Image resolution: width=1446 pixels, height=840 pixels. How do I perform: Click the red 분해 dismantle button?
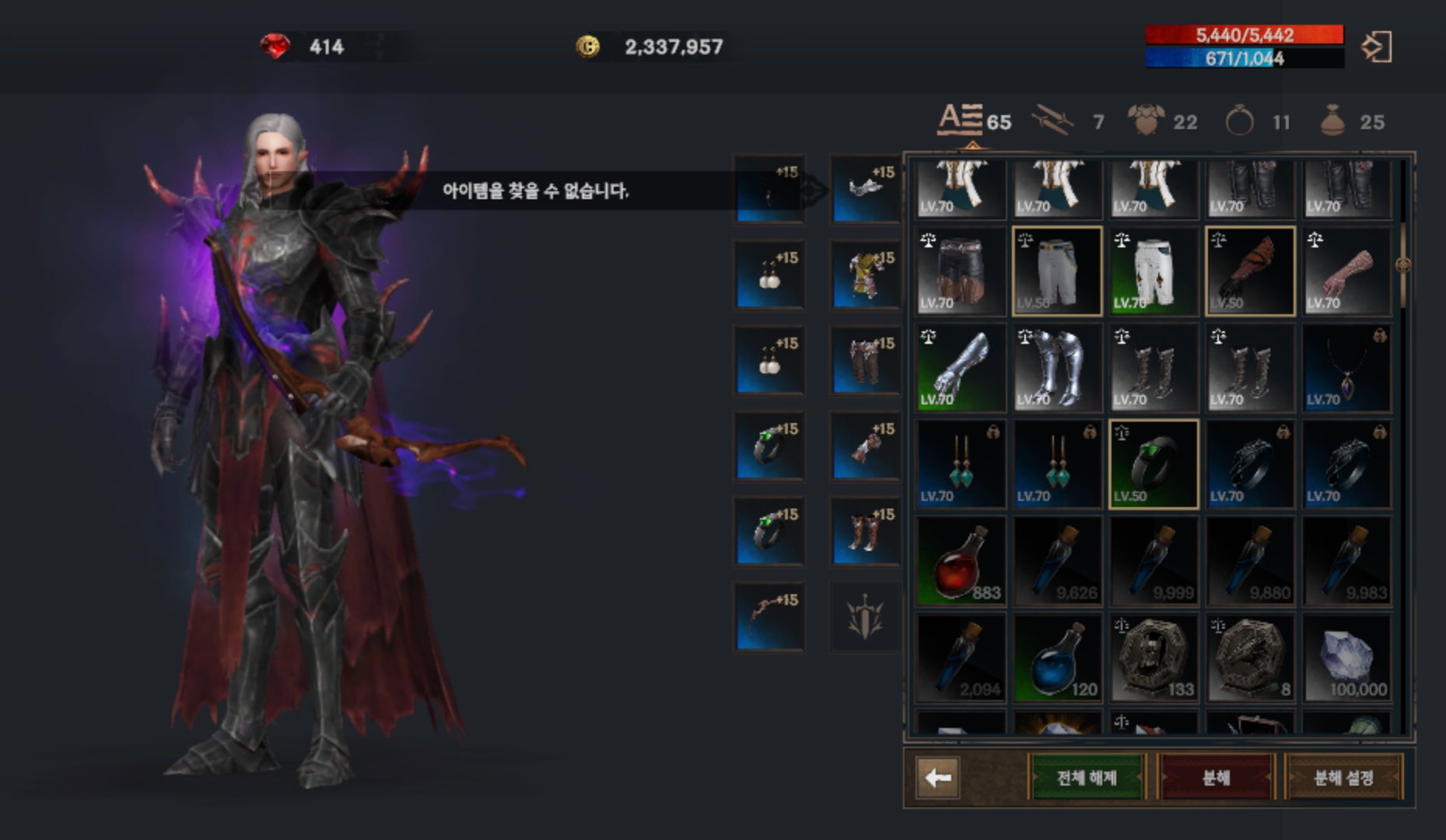(x=1216, y=777)
